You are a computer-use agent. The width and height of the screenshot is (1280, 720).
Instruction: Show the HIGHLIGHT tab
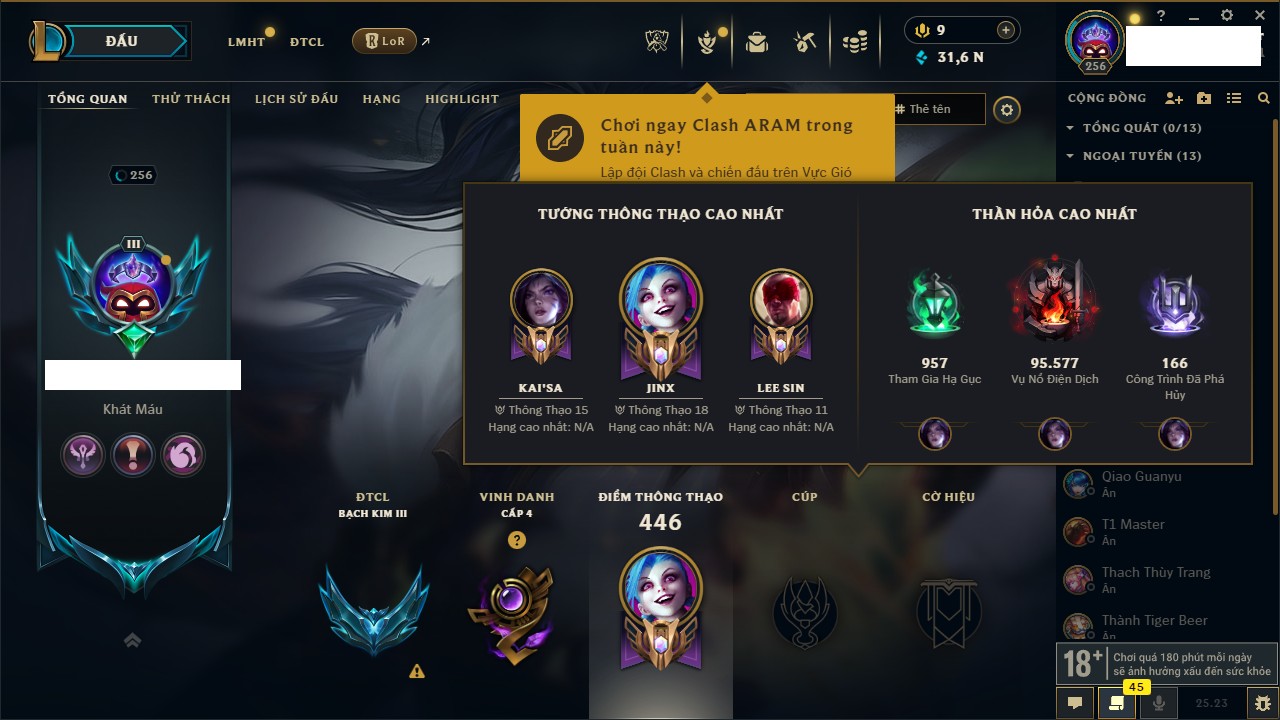[x=461, y=99]
